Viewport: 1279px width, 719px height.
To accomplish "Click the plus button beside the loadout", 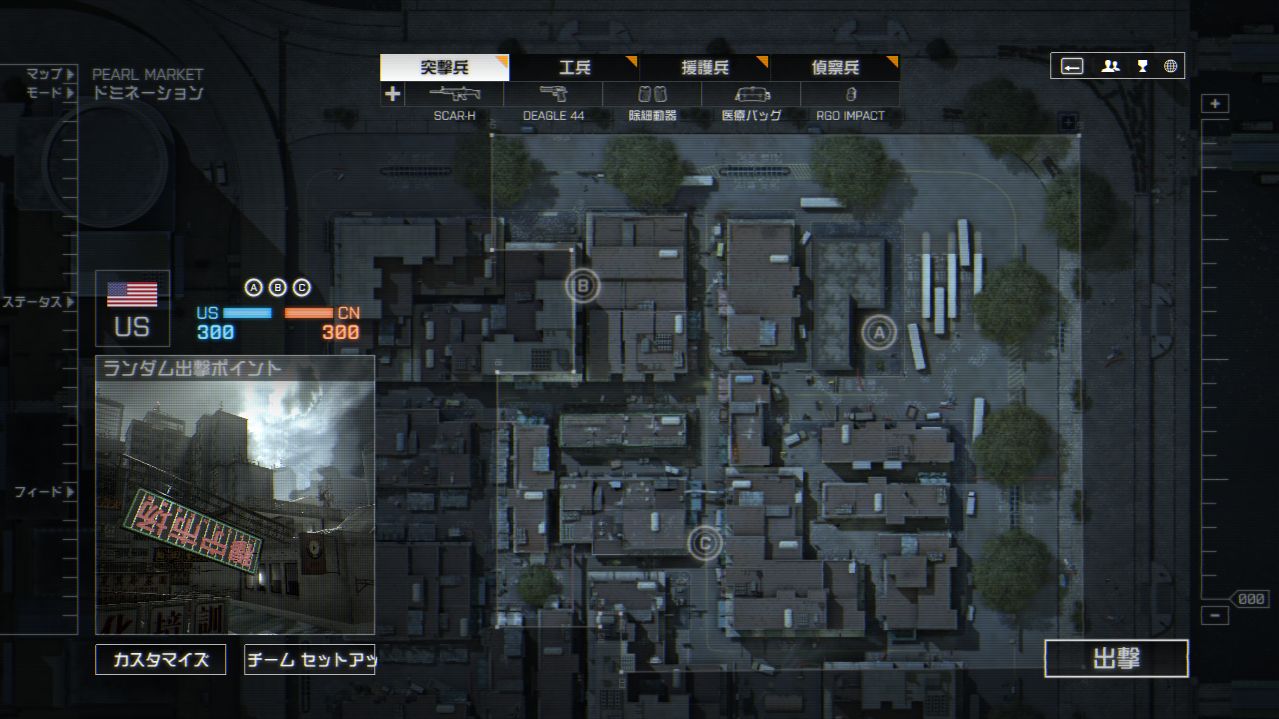I will point(392,94).
